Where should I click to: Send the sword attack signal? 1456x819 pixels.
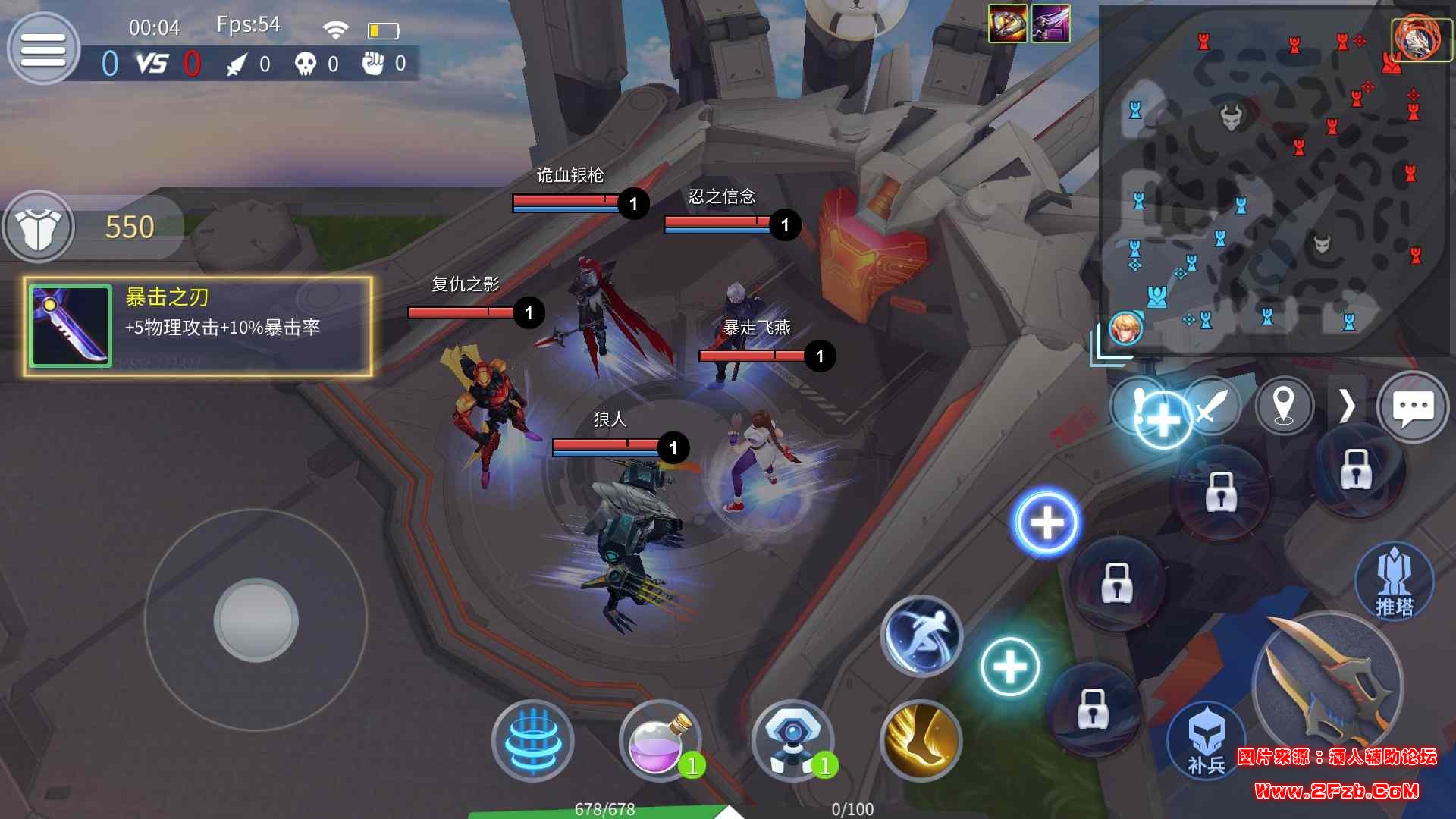(x=1211, y=407)
